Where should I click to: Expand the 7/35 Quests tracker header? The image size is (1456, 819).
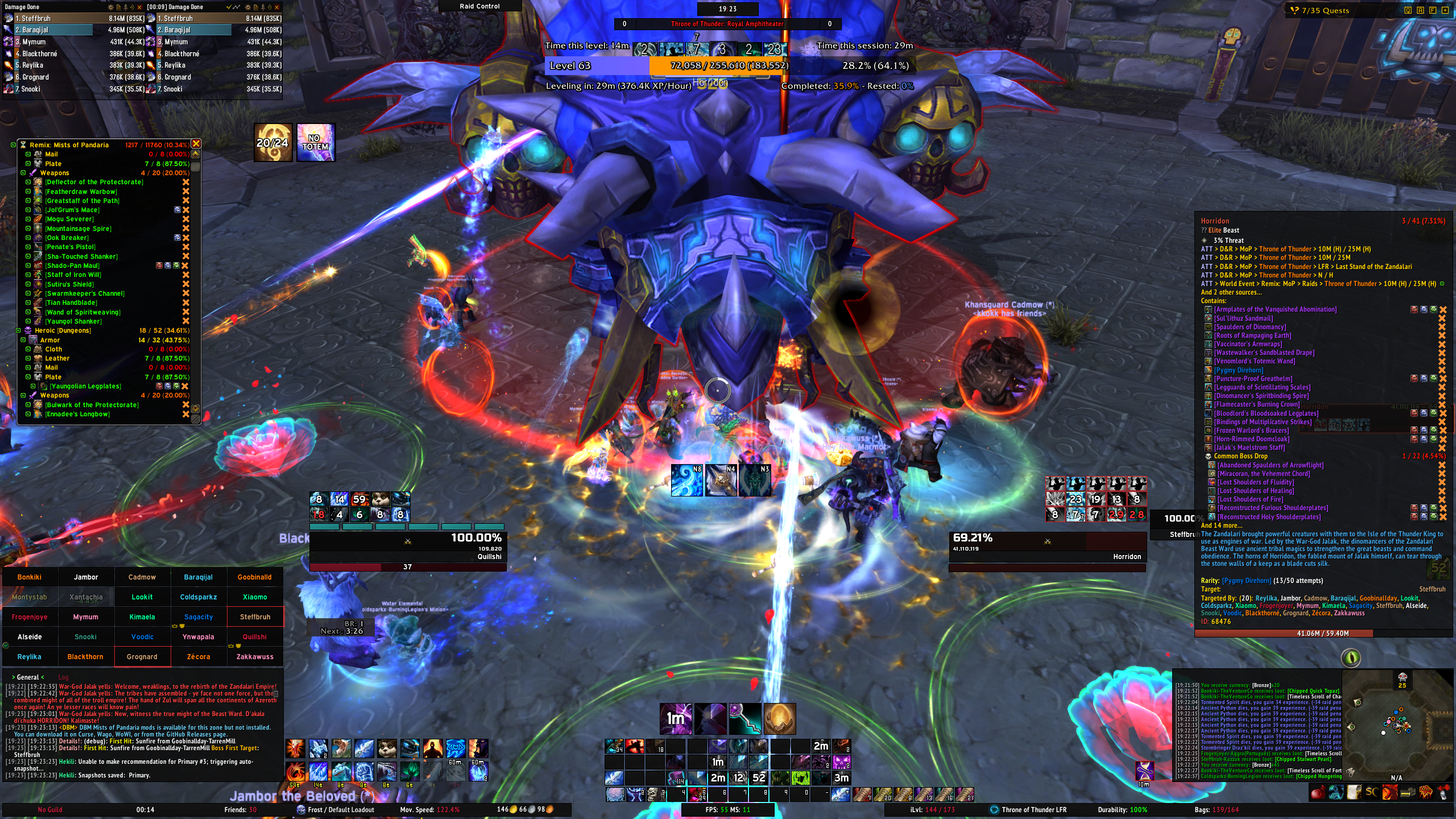(1325, 10)
